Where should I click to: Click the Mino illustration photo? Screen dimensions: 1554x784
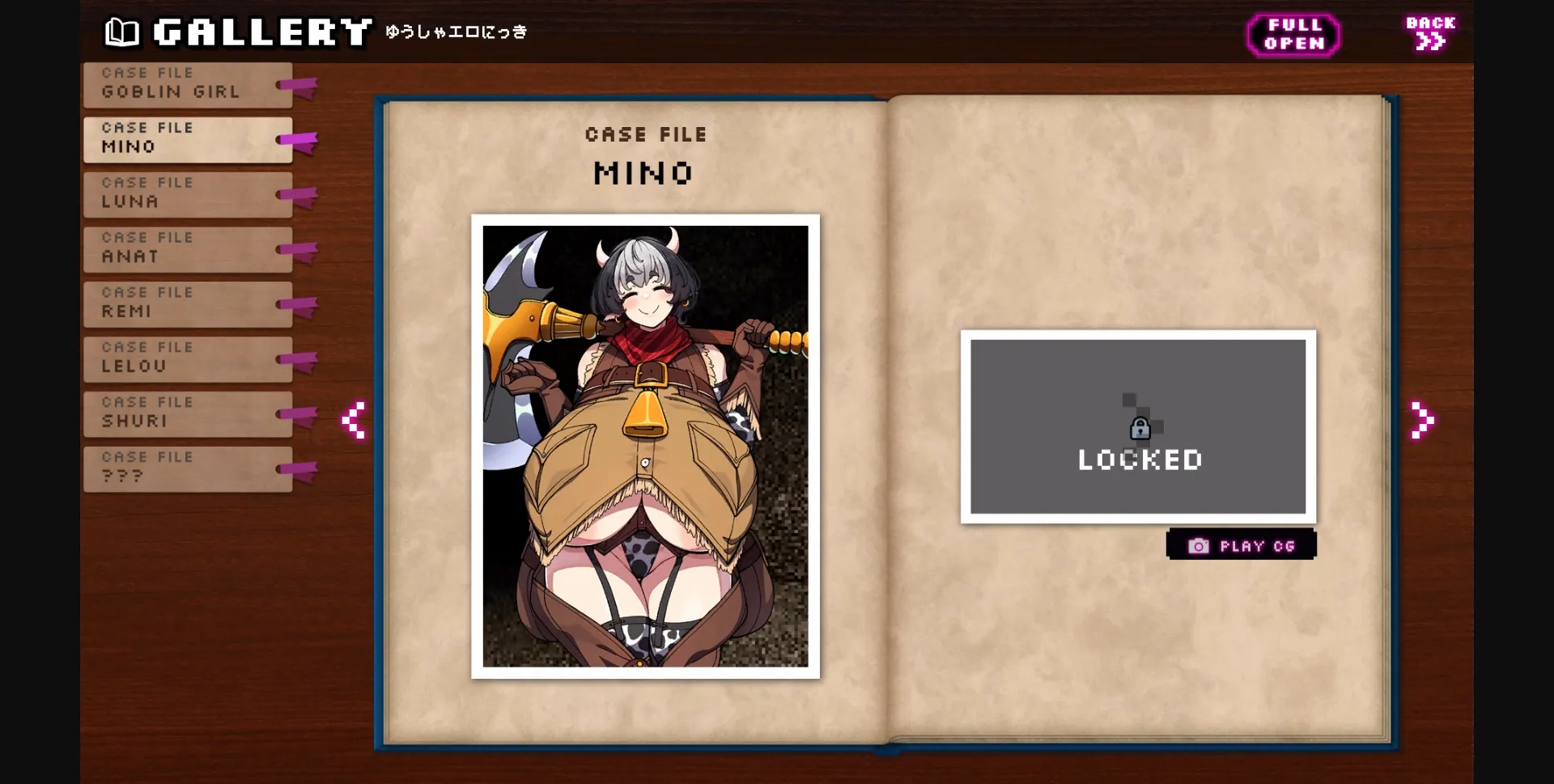(645, 445)
